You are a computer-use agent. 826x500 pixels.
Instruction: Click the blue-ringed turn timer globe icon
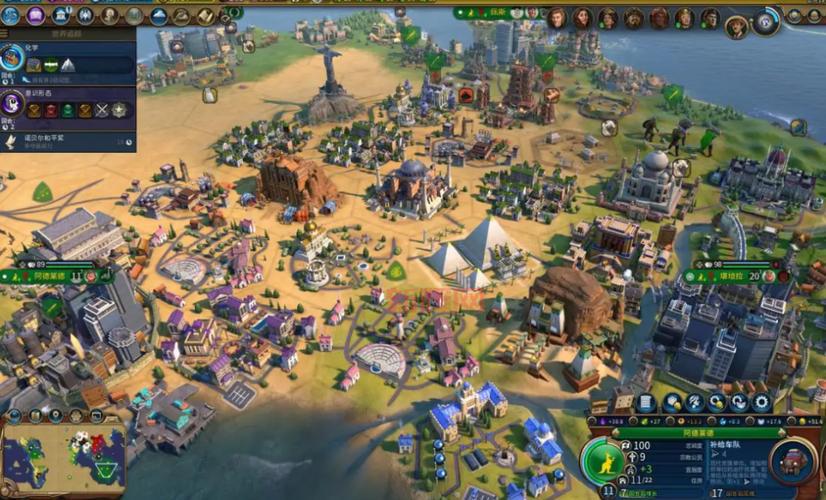click(x=767, y=20)
